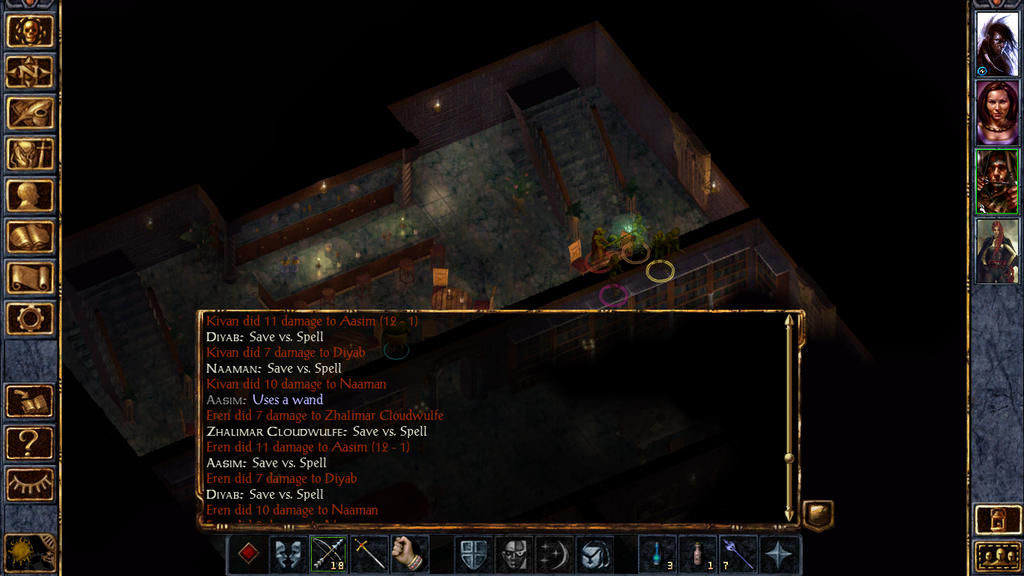The width and height of the screenshot is (1024, 576).
Task: Open the area map compass button
Action: tap(30, 72)
